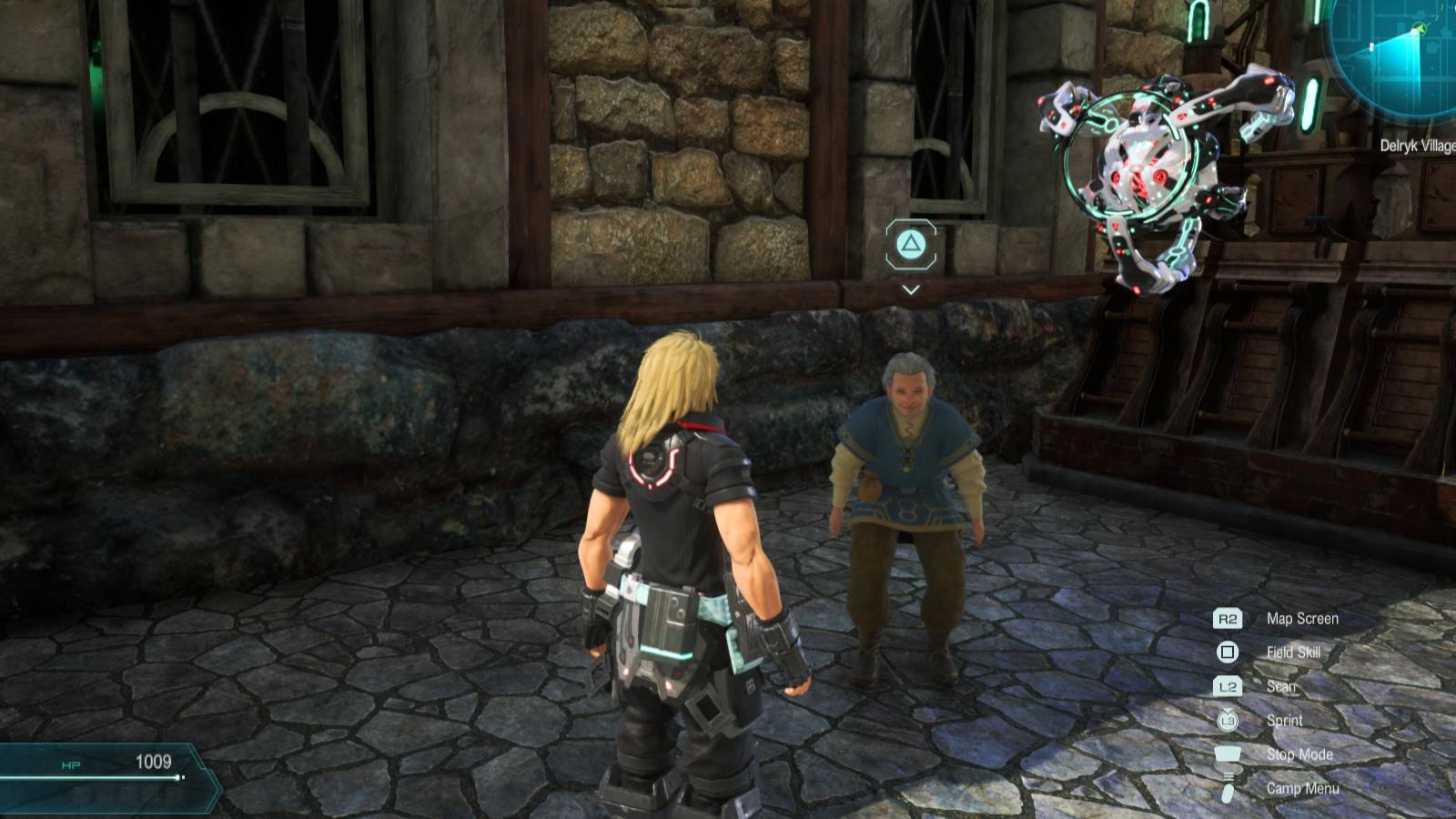Select the white NPC dot on minimap
Viewport: 1456px width, 819px height.
(x=1372, y=45)
